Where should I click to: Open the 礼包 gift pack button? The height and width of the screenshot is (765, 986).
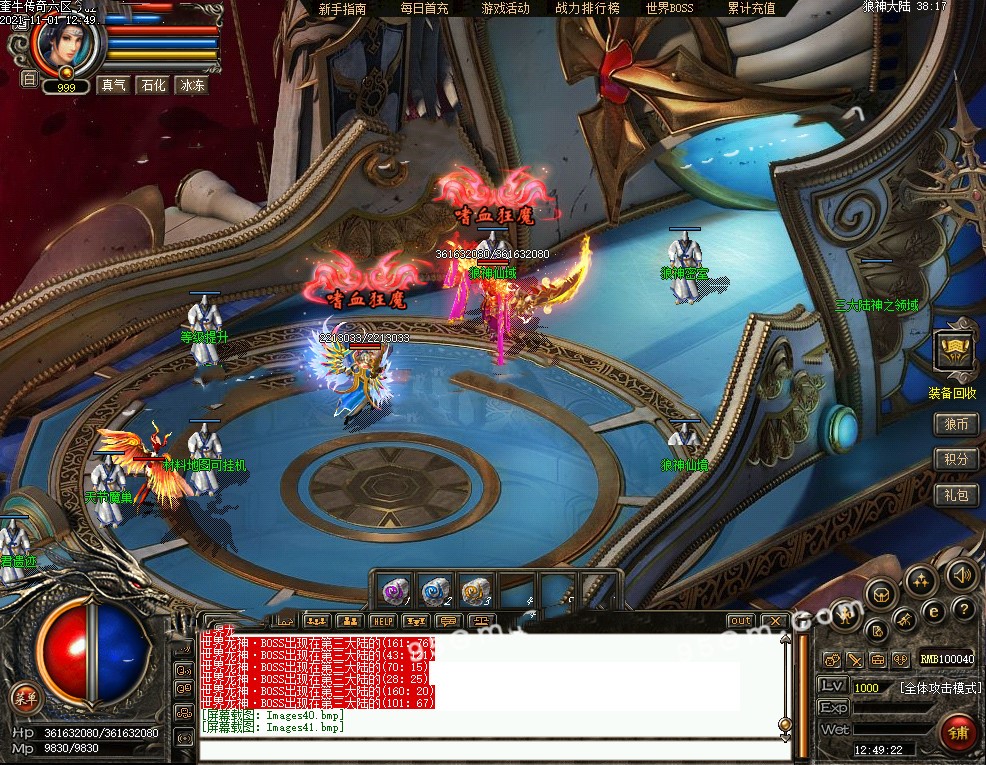click(x=956, y=494)
